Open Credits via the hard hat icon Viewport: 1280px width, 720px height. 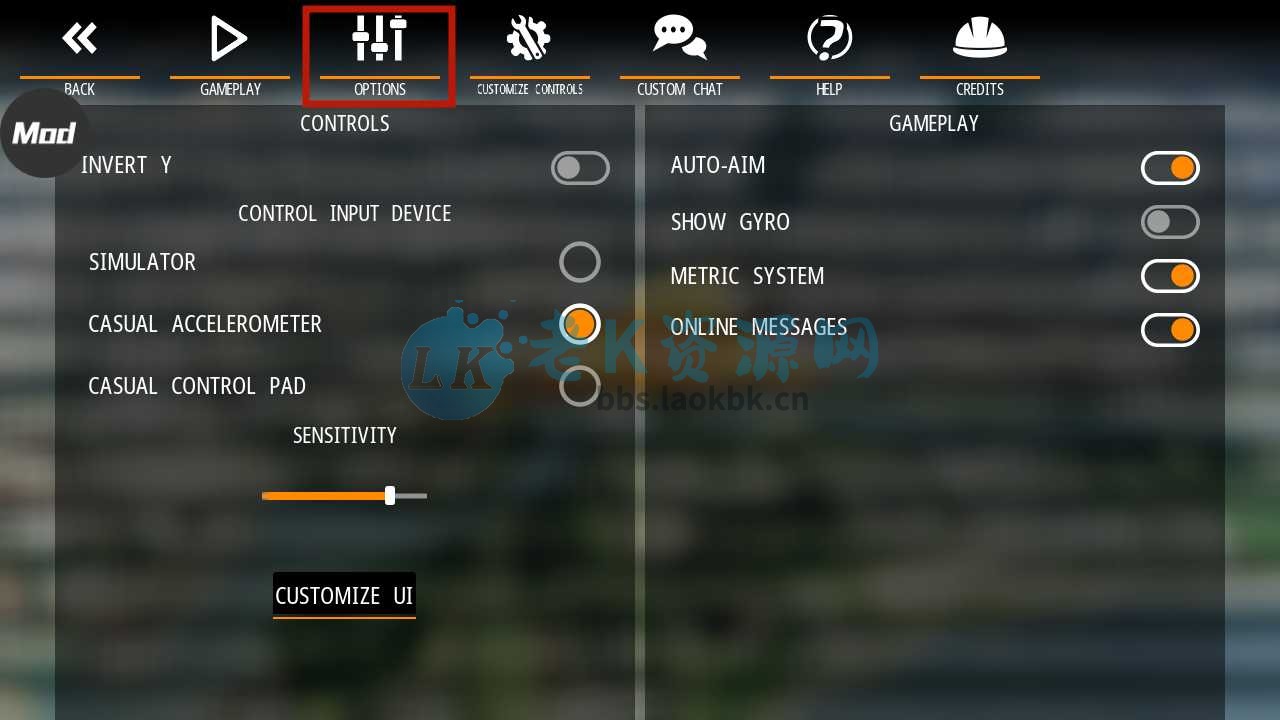(979, 37)
